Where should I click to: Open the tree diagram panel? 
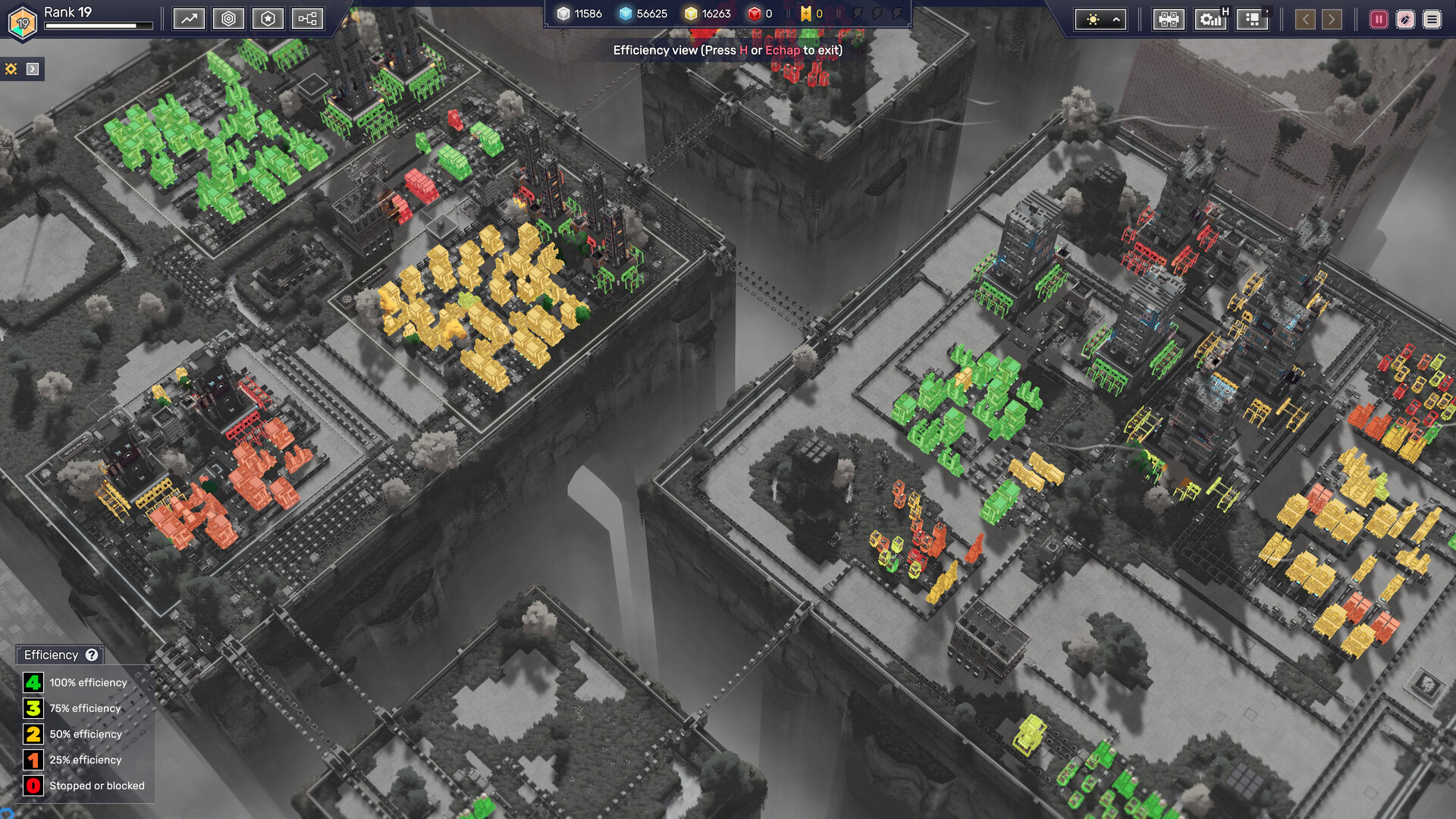pyautogui.click(x=307, y=19)
